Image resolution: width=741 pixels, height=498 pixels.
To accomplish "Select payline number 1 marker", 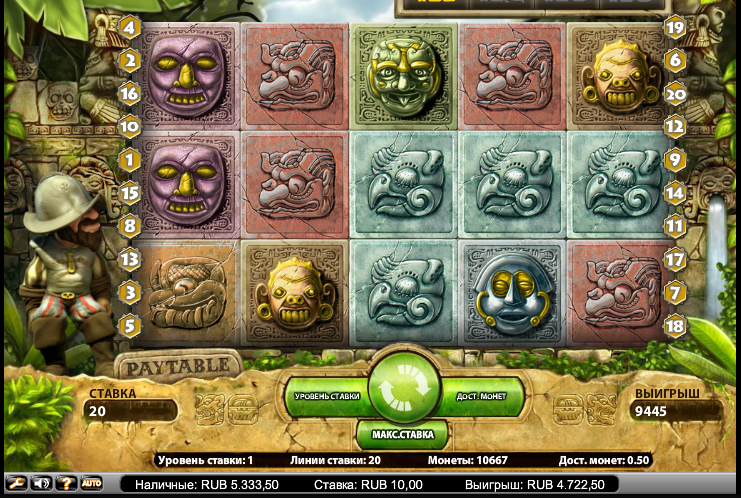I will (x=129, y=159).
